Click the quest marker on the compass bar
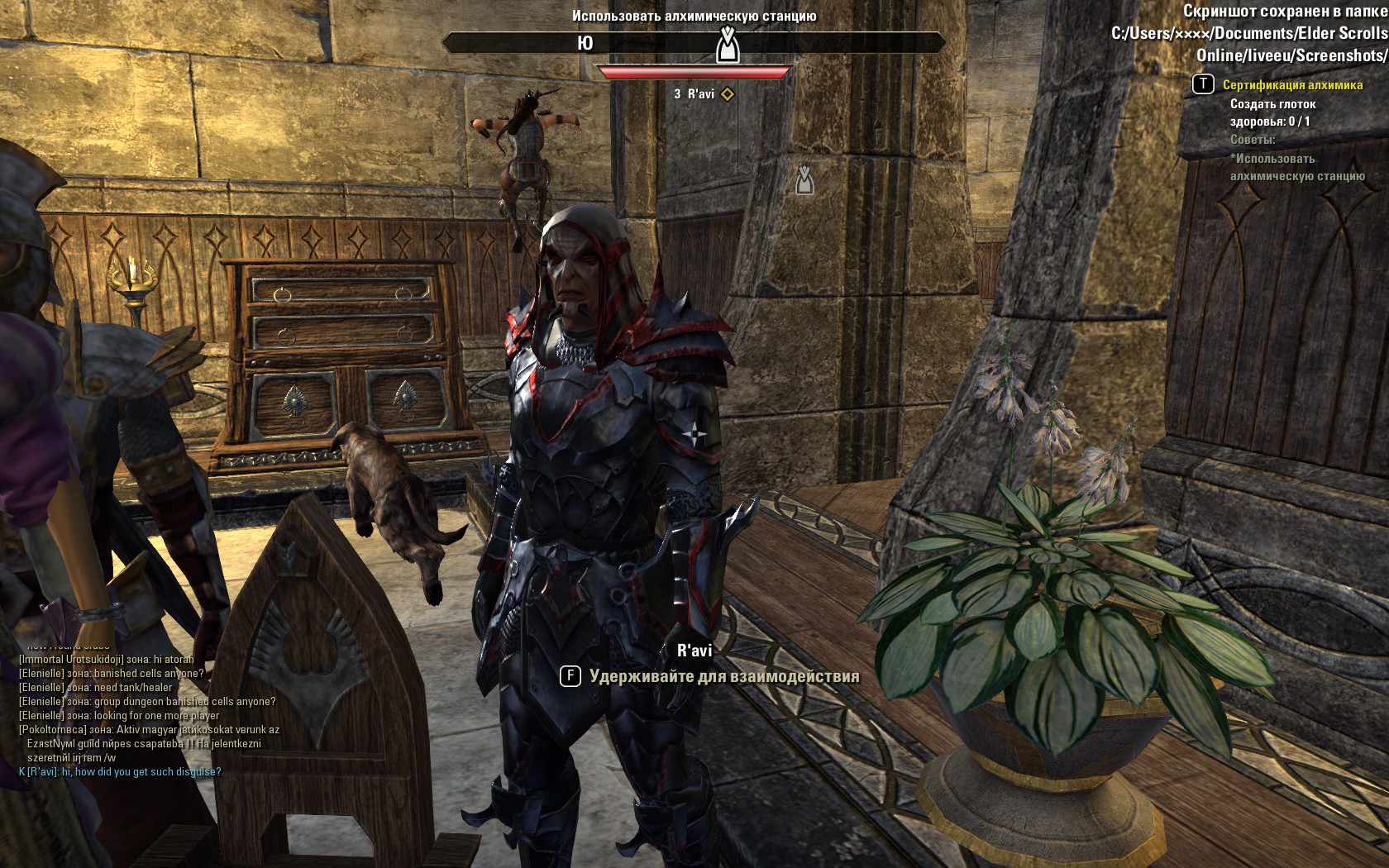The height and width of the screenshot is (868, 1389). pyautogui.click(x=727, y=45)
